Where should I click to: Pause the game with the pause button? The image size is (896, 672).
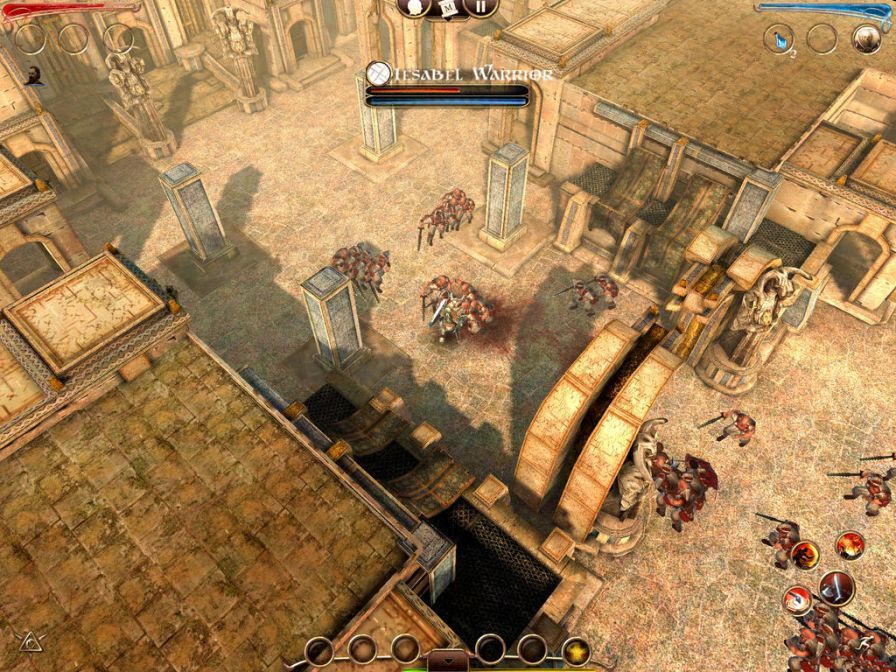click(481, 6)
